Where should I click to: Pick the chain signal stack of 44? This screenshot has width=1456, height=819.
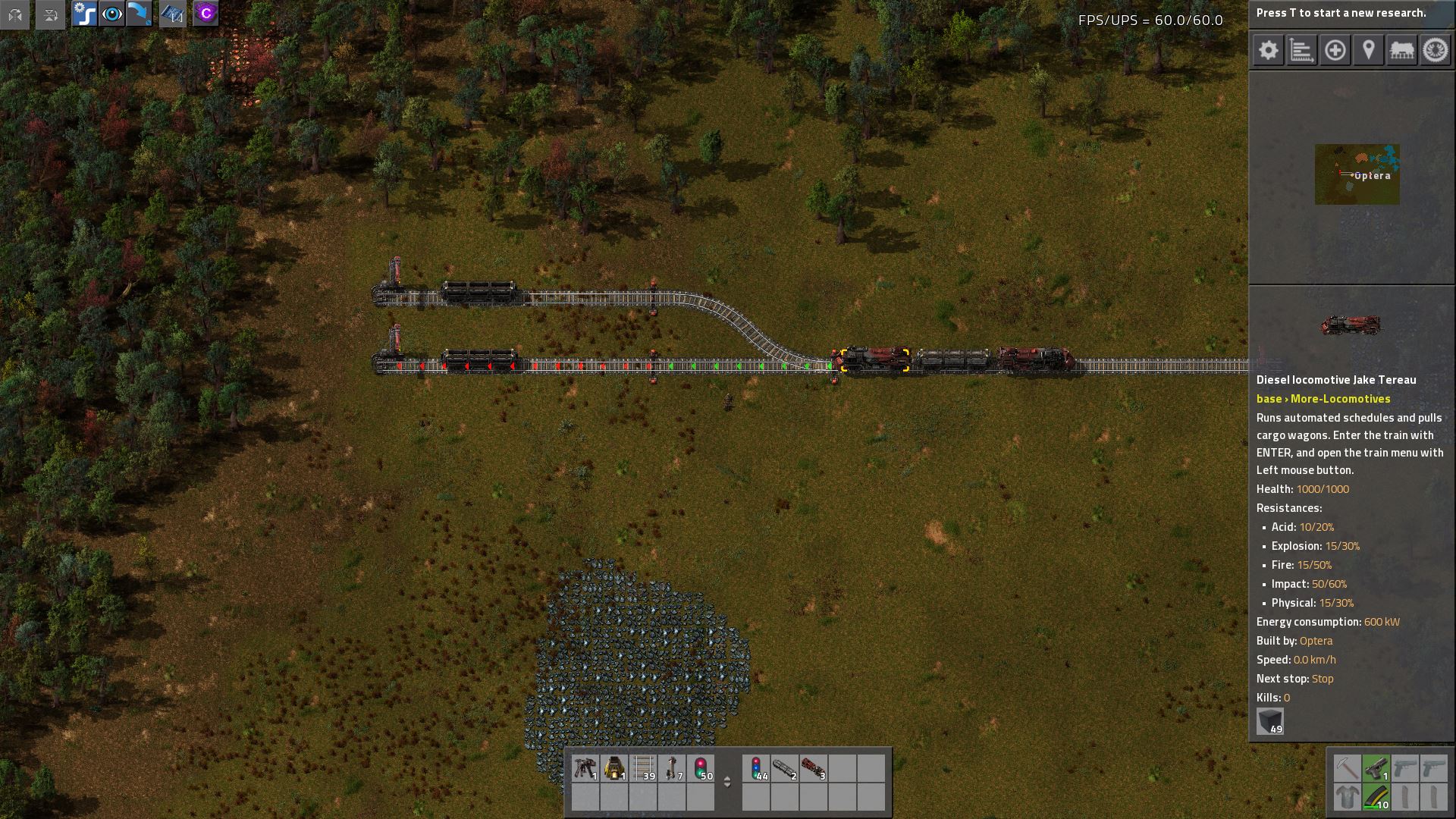pyautogui.click(x=756, y=768)
